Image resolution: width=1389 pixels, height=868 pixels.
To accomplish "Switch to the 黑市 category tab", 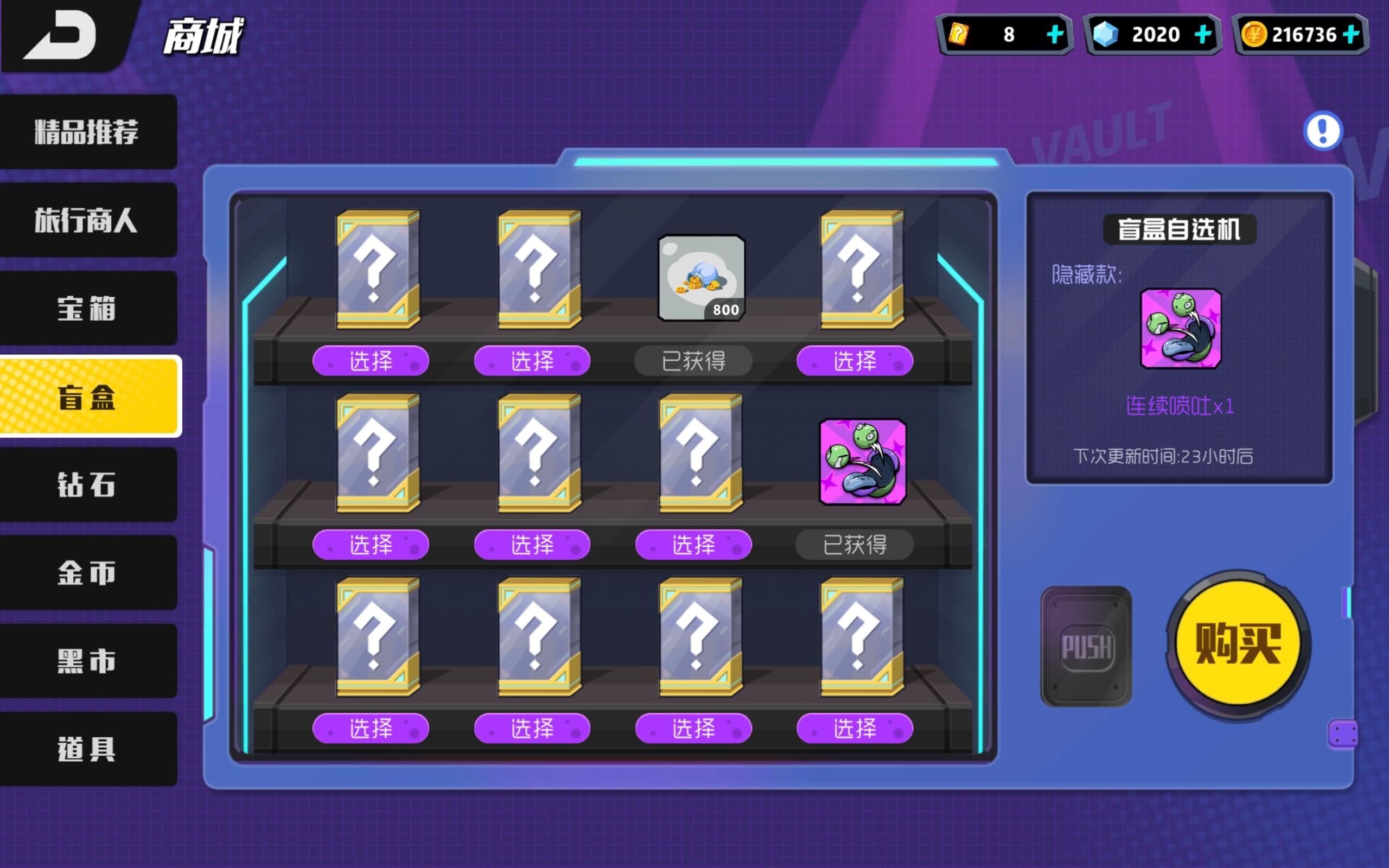I will click(x=87, y=661).
